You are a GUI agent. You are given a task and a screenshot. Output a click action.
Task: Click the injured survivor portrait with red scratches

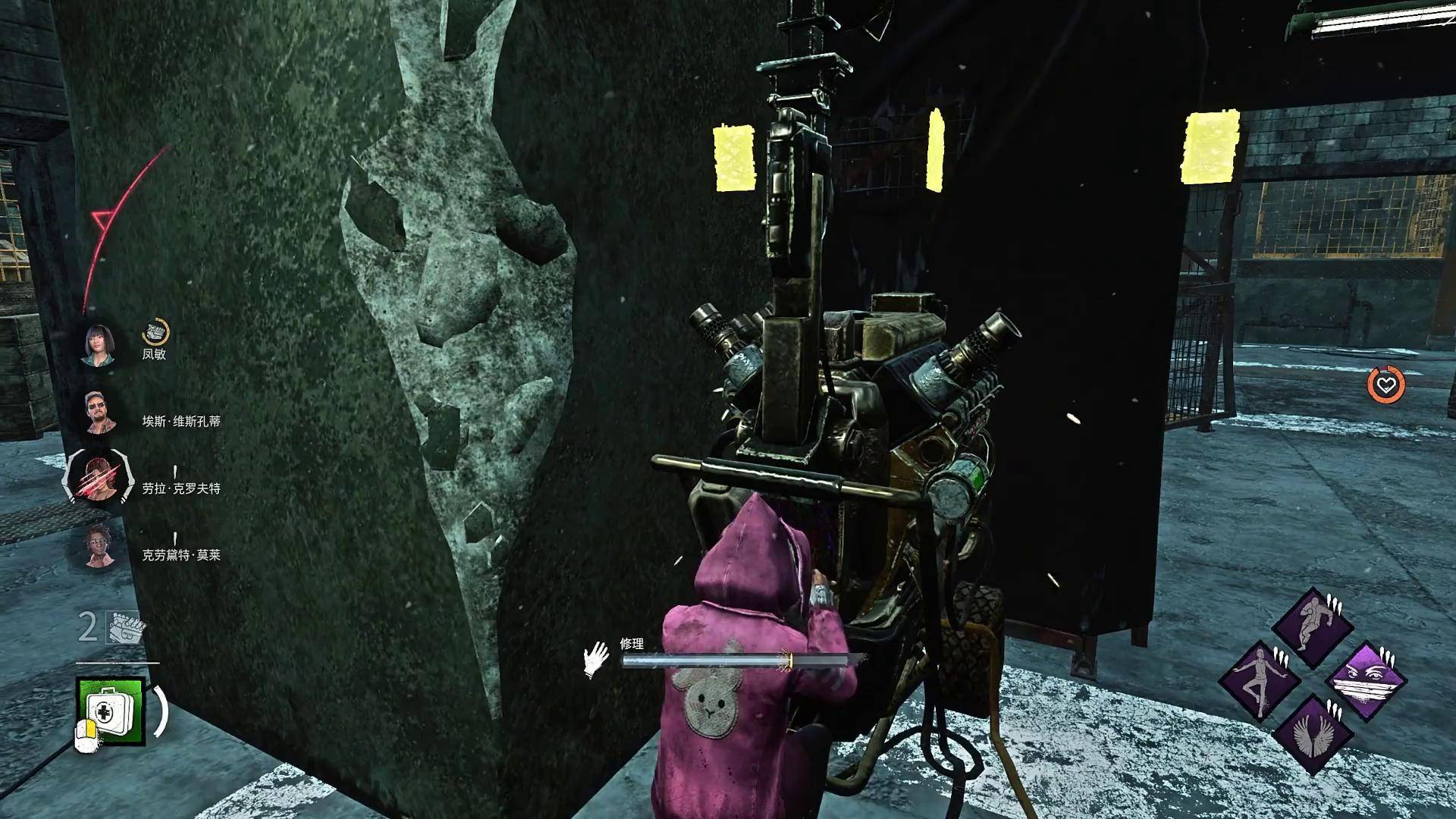pyautogui.click(x=98, y=479)
